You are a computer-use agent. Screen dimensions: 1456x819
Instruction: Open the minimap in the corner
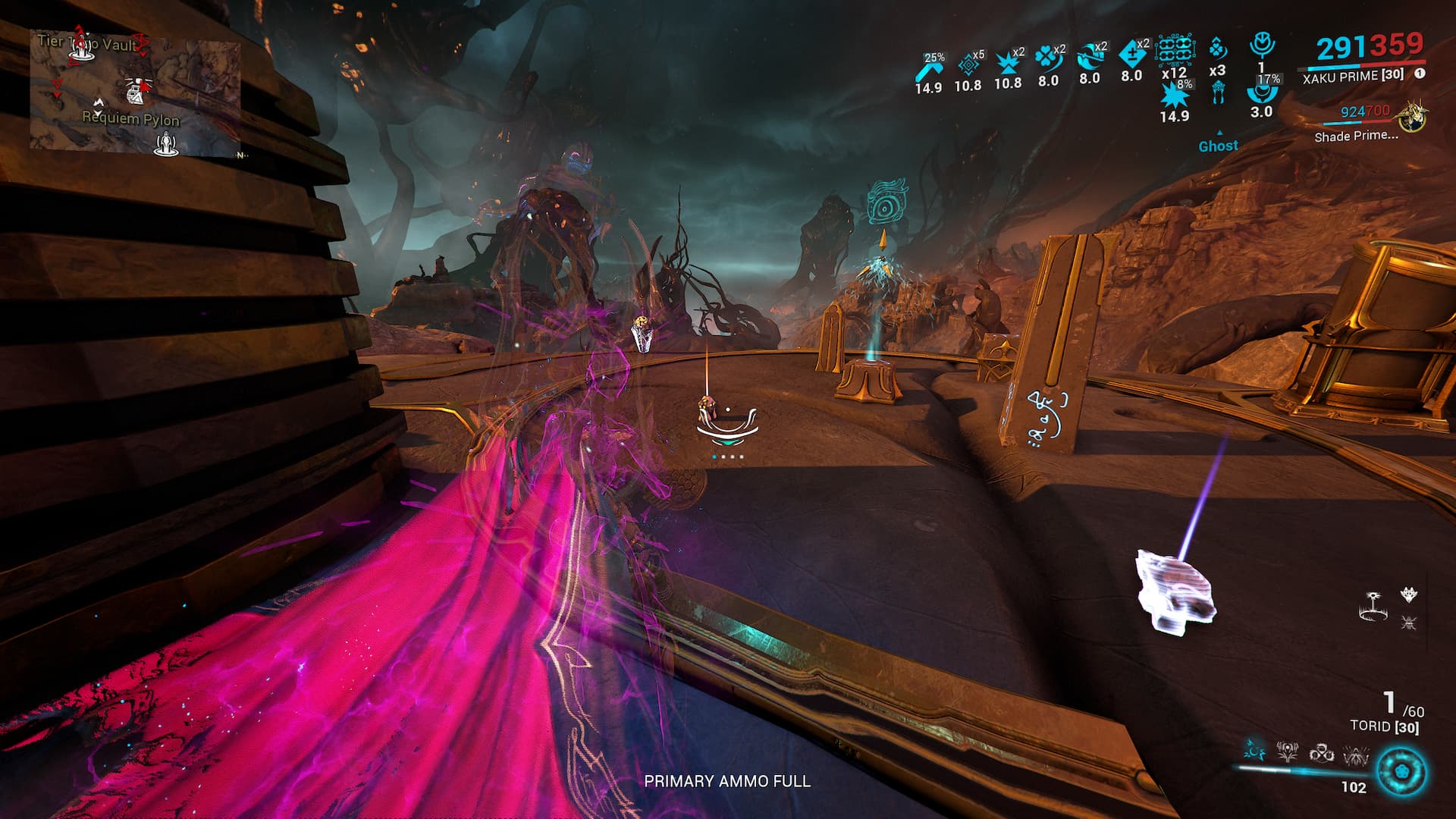point(135,93)
